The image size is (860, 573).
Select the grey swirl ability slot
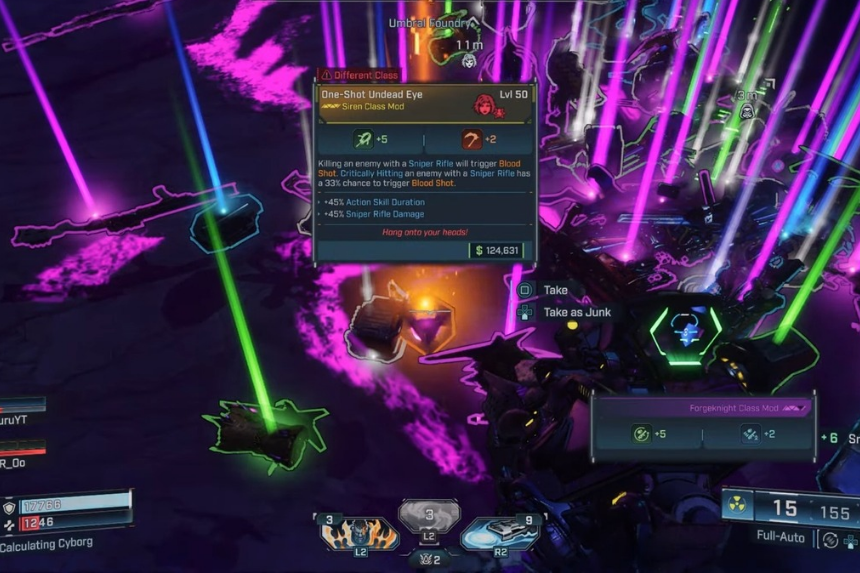tap(429, 515)
